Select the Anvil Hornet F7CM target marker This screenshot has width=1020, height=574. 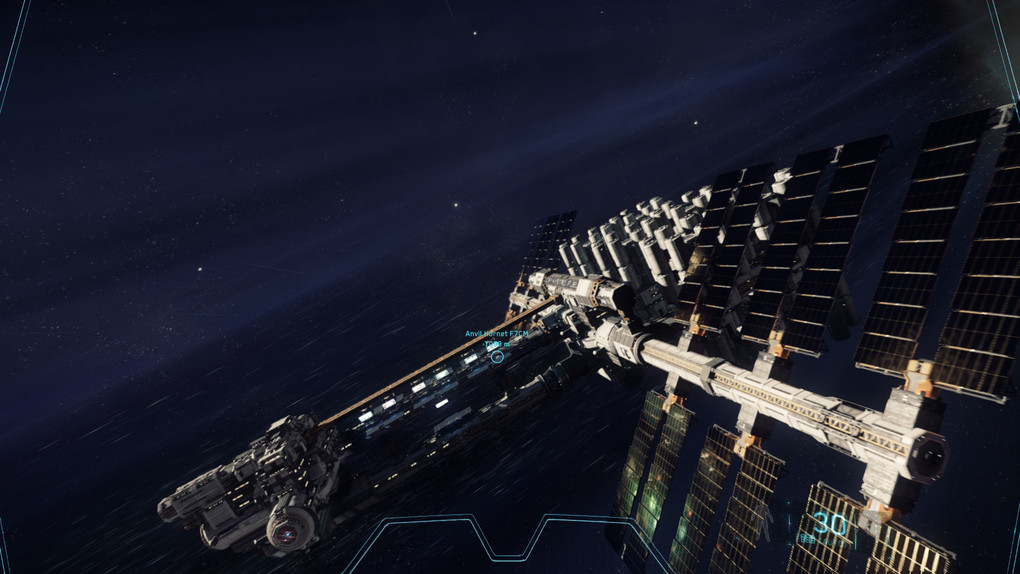pos(497,356)
